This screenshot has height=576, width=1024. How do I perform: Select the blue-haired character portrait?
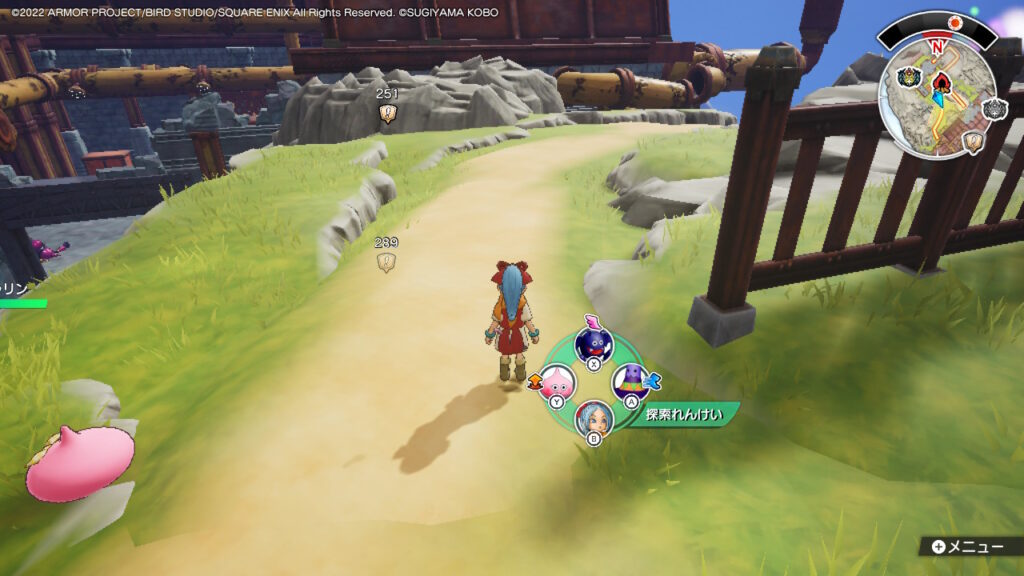click(593, 415)
